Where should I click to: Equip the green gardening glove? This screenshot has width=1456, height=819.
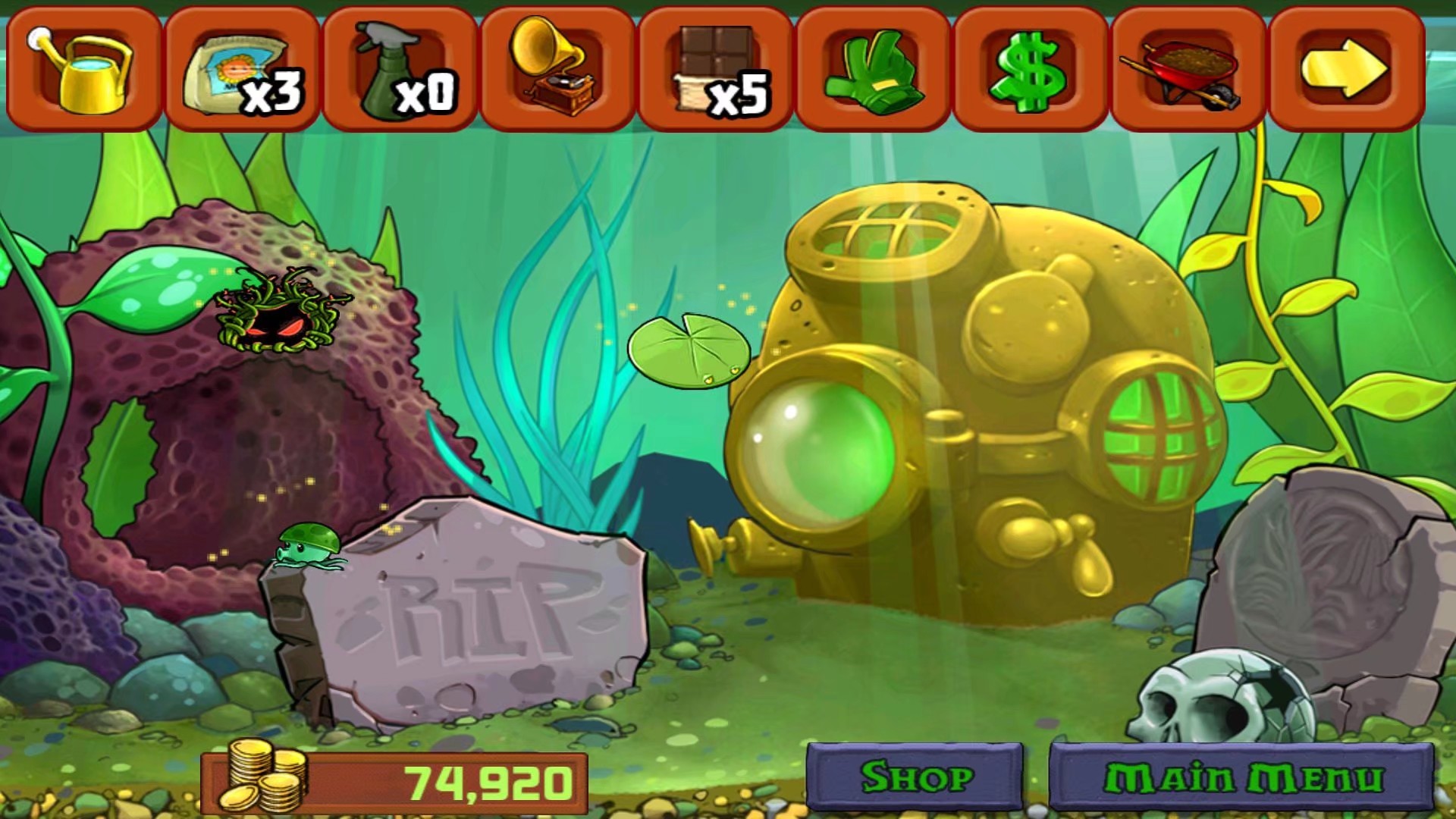872,68
